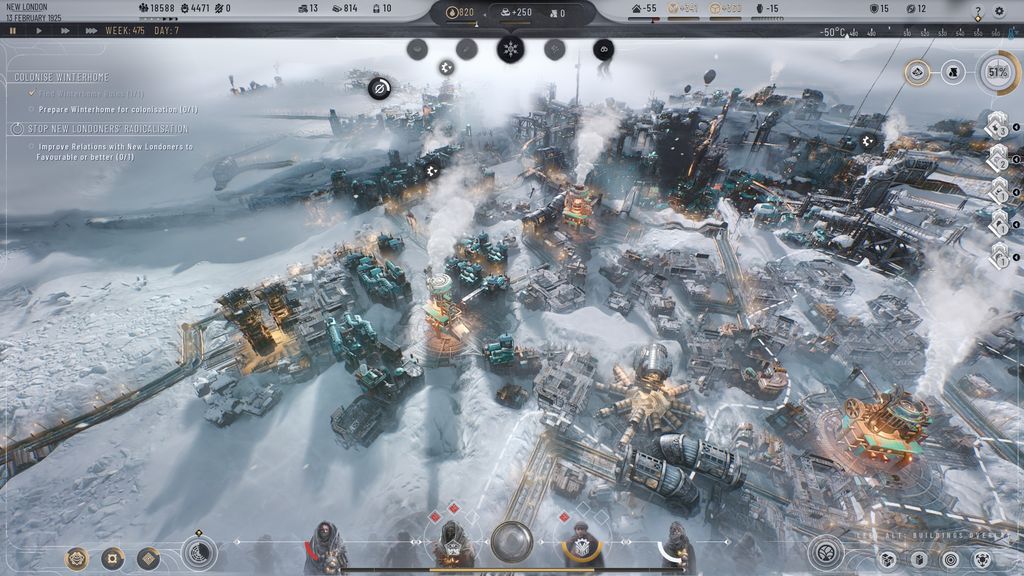
Task: Select the leftmost faction leader portrait
Action: click(325, 546)
